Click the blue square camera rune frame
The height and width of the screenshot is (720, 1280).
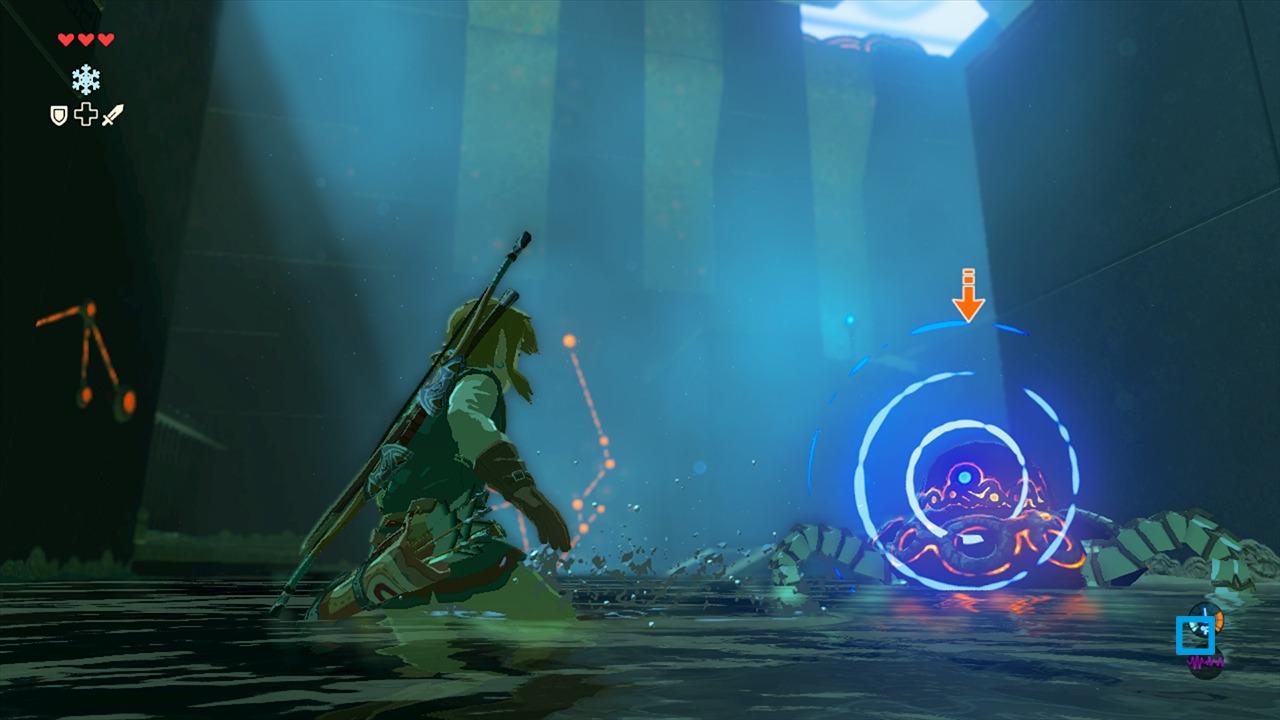1196,635
